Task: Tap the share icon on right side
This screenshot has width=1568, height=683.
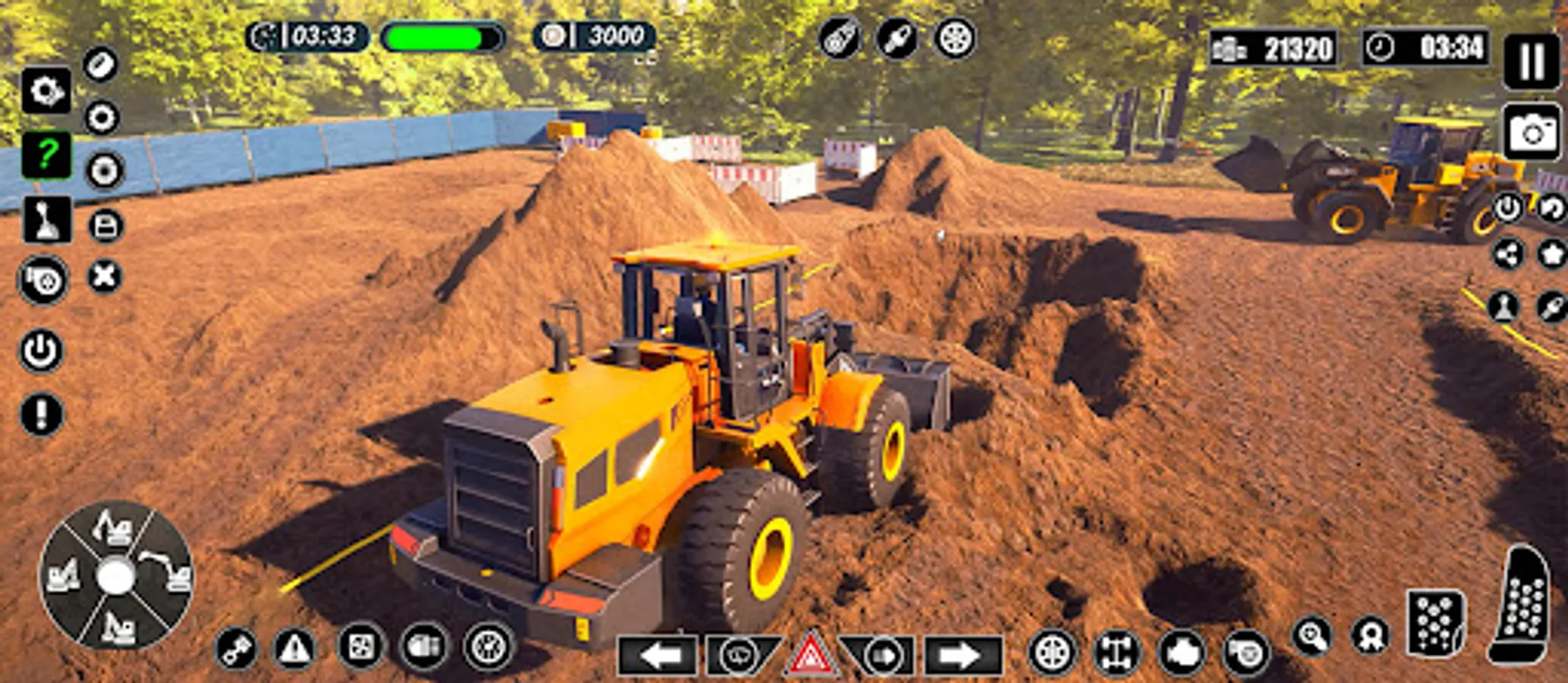Action: point(1508,254)
